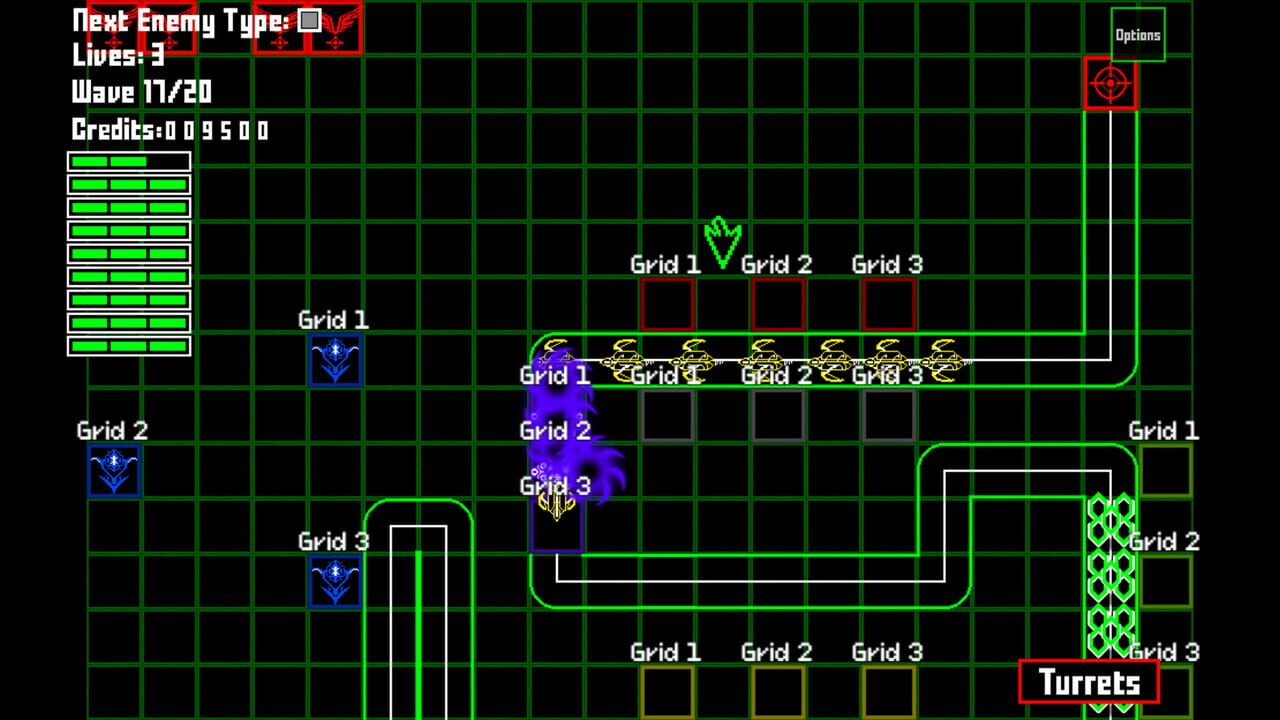Open the Options menu

(x=1137, y=33)
